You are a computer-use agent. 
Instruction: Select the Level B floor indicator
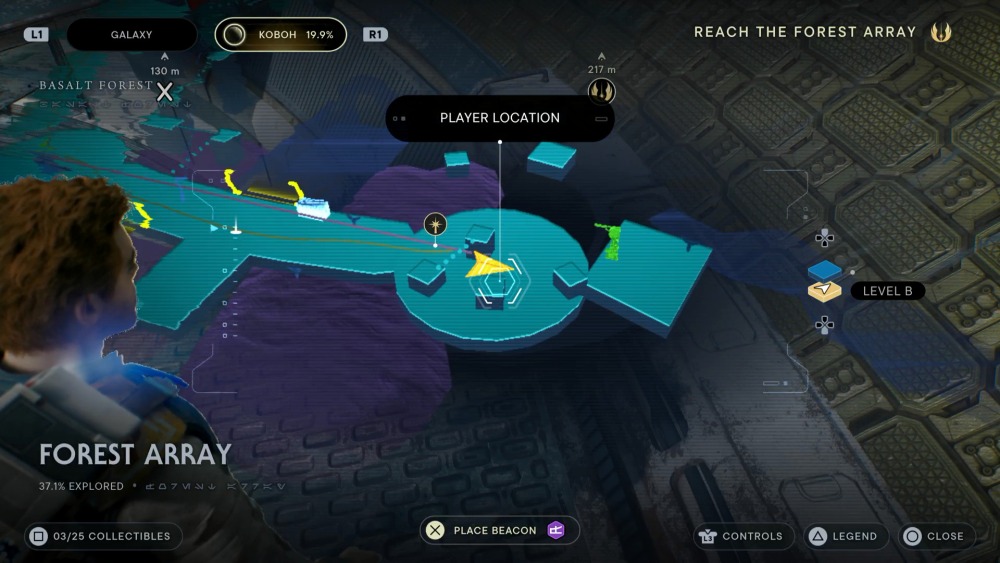pyautogui.click(x=886, y=291)
